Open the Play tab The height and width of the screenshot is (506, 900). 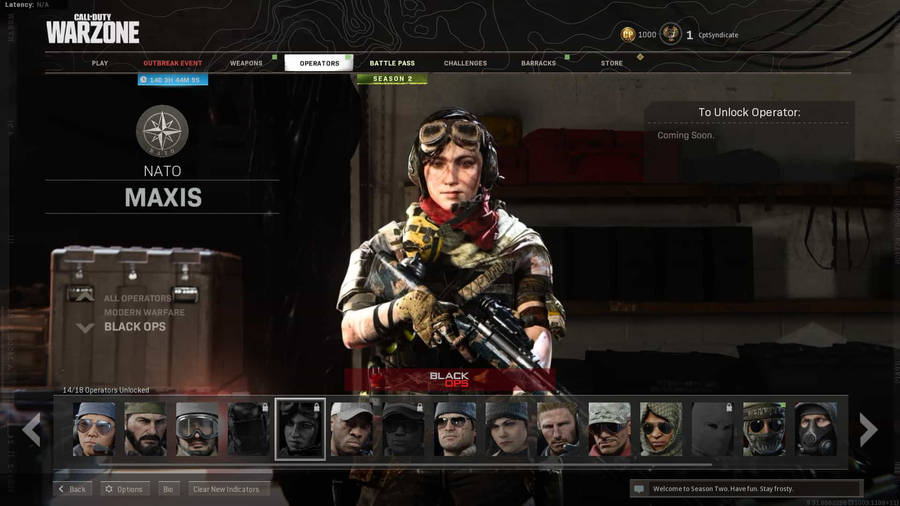(100, 63)
